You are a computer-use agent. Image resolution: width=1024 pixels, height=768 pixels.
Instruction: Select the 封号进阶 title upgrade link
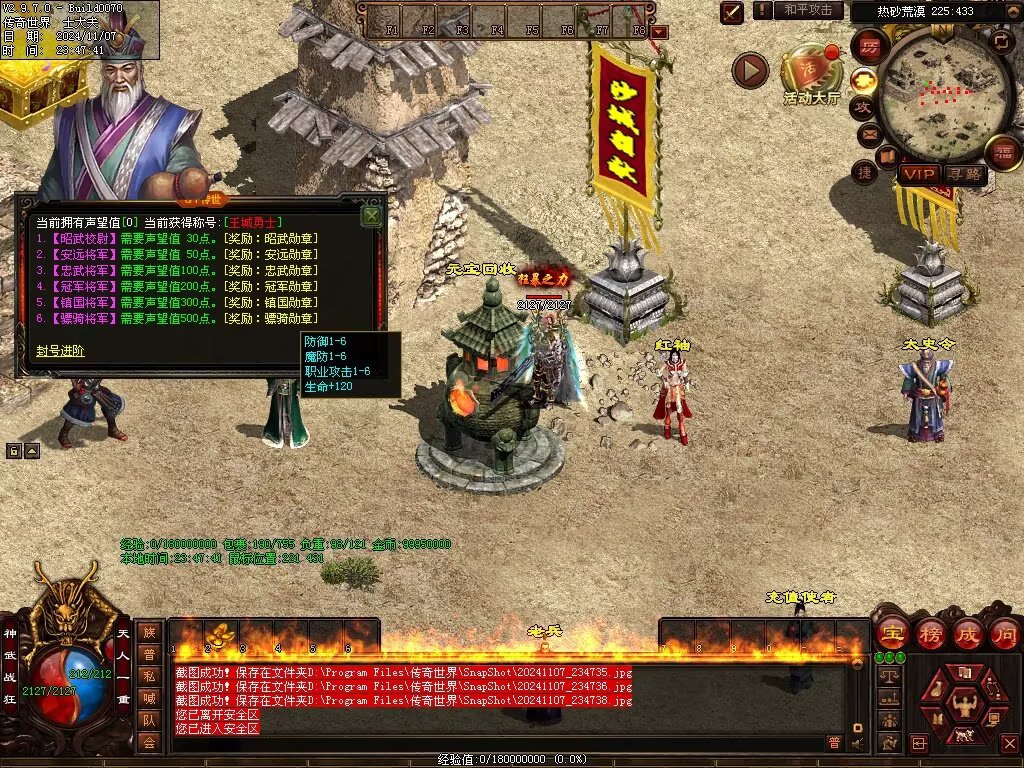(x=60, y=351)
